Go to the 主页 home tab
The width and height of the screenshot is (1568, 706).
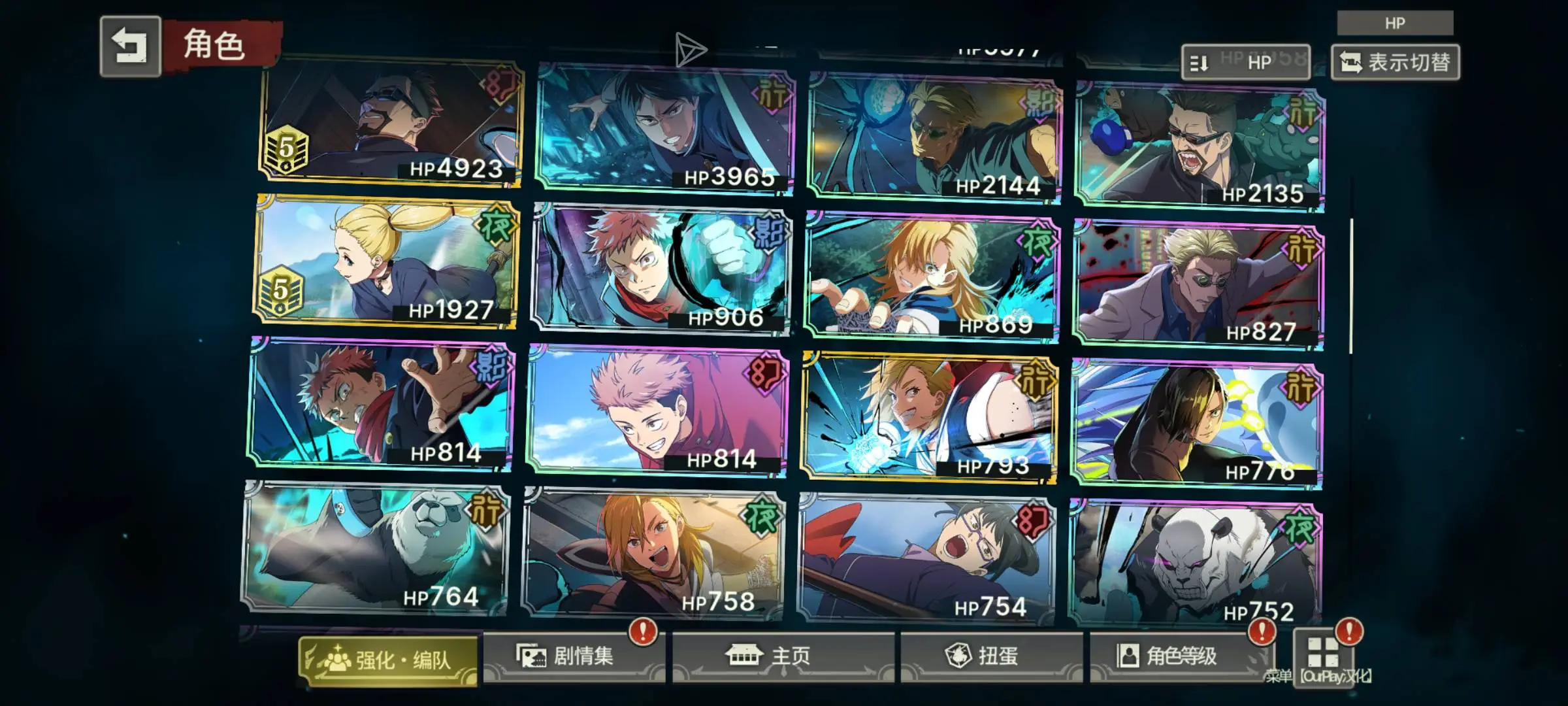783,656
